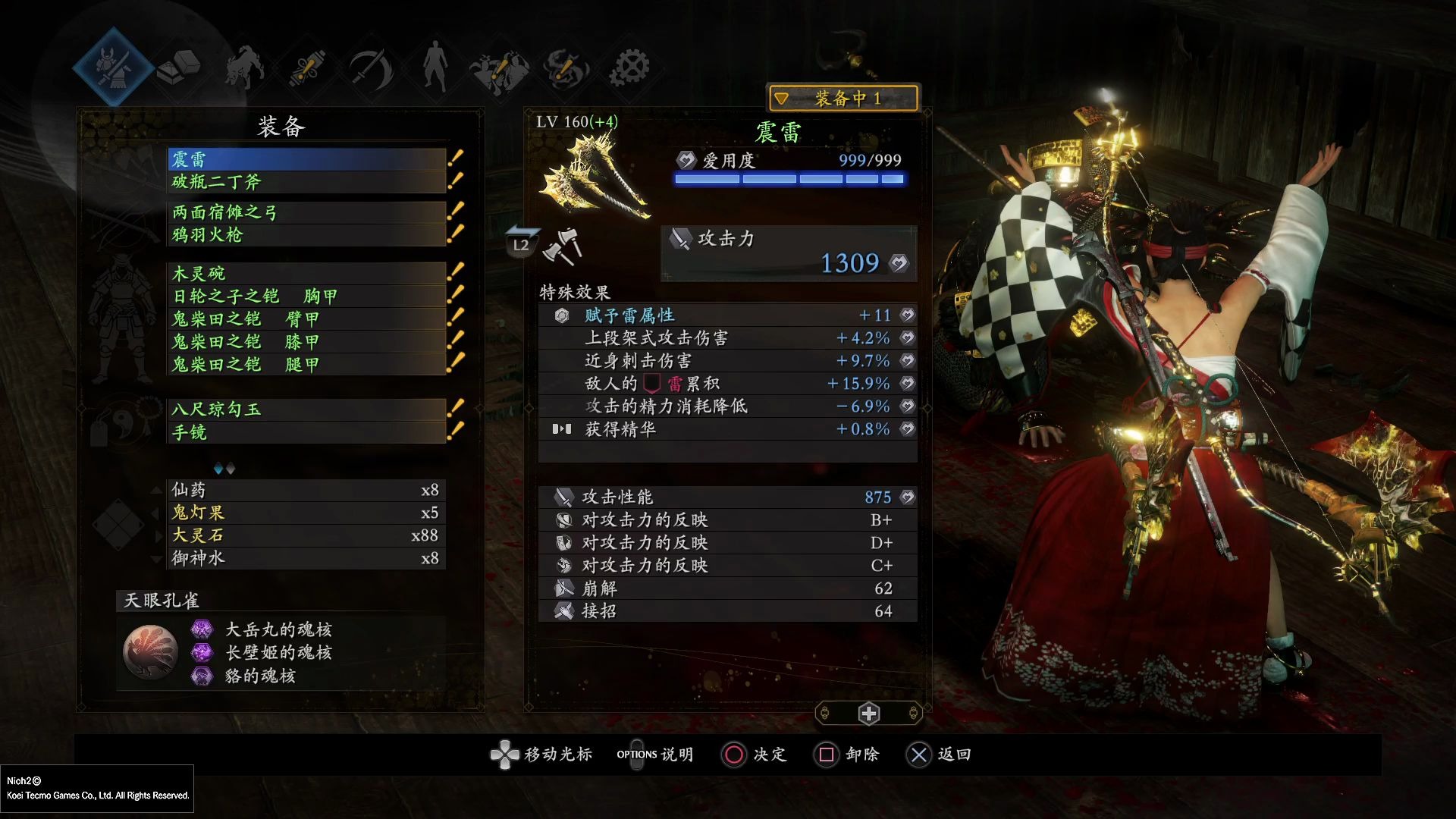Image resolution: width=1456 pixels, height=819 pixels.
Task: Open the 大岳丸的魂核 soul core slot
Action: click(278, 629)
